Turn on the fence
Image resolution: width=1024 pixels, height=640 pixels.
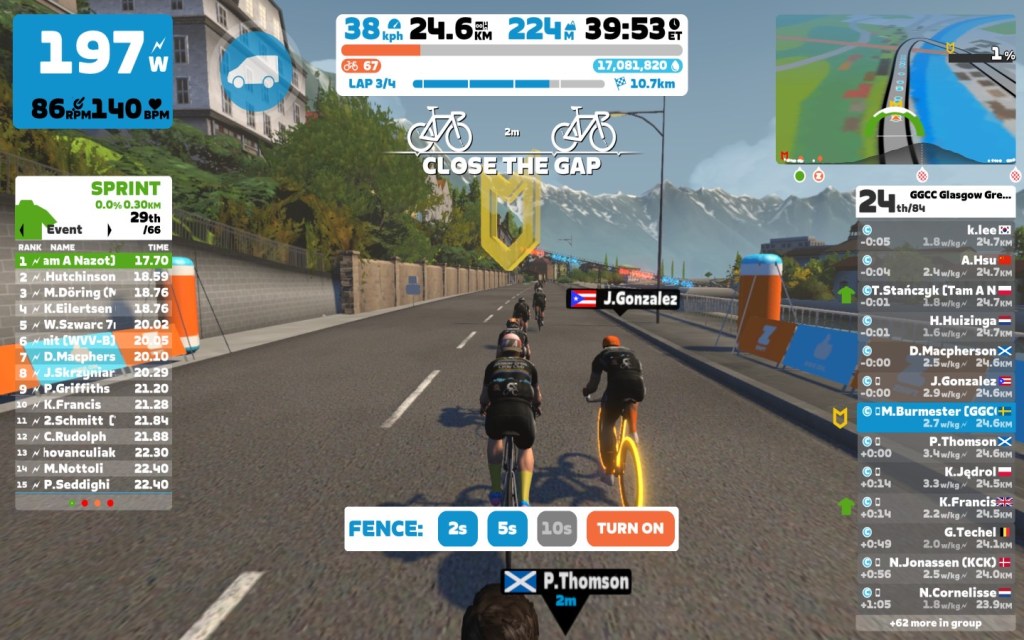point(631,528)
